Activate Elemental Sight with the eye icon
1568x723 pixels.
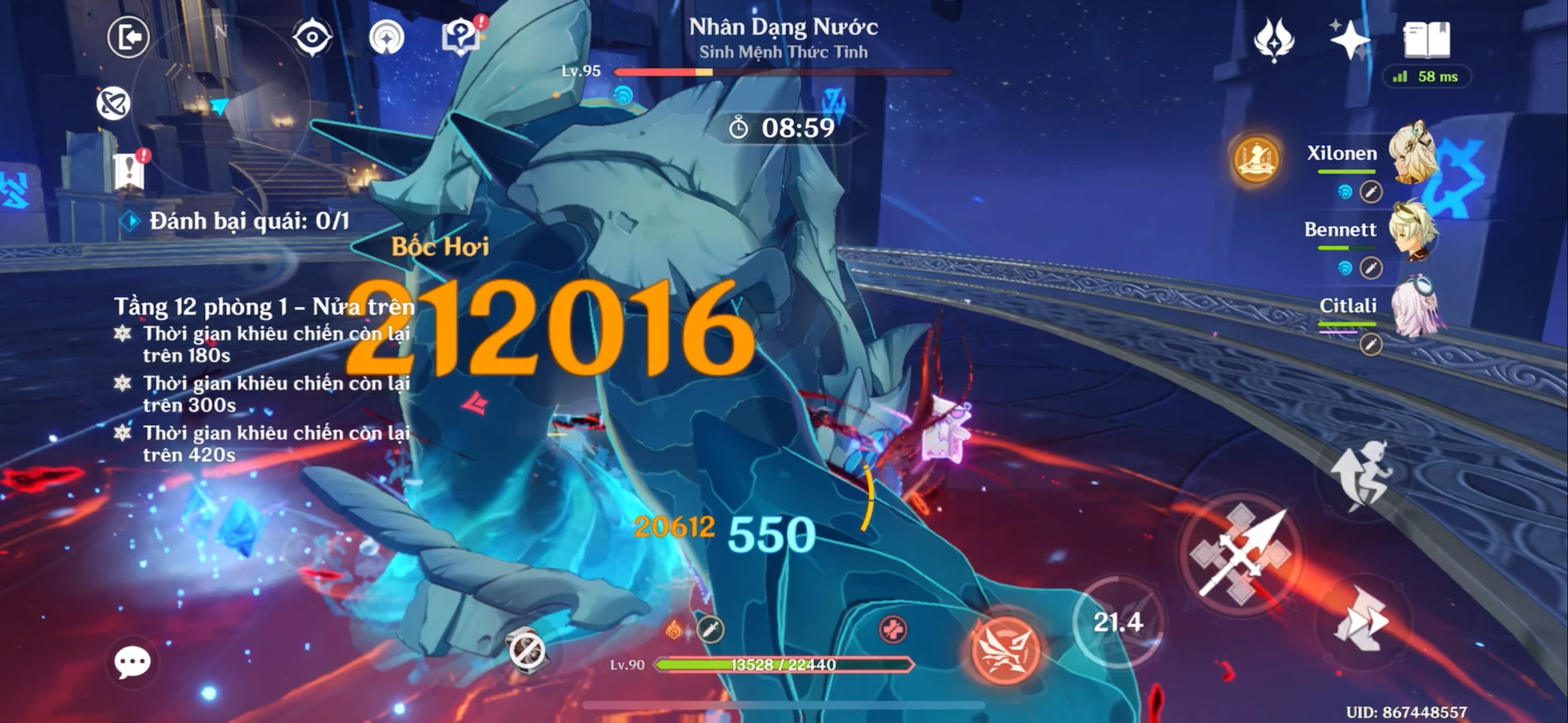(311, 36)
